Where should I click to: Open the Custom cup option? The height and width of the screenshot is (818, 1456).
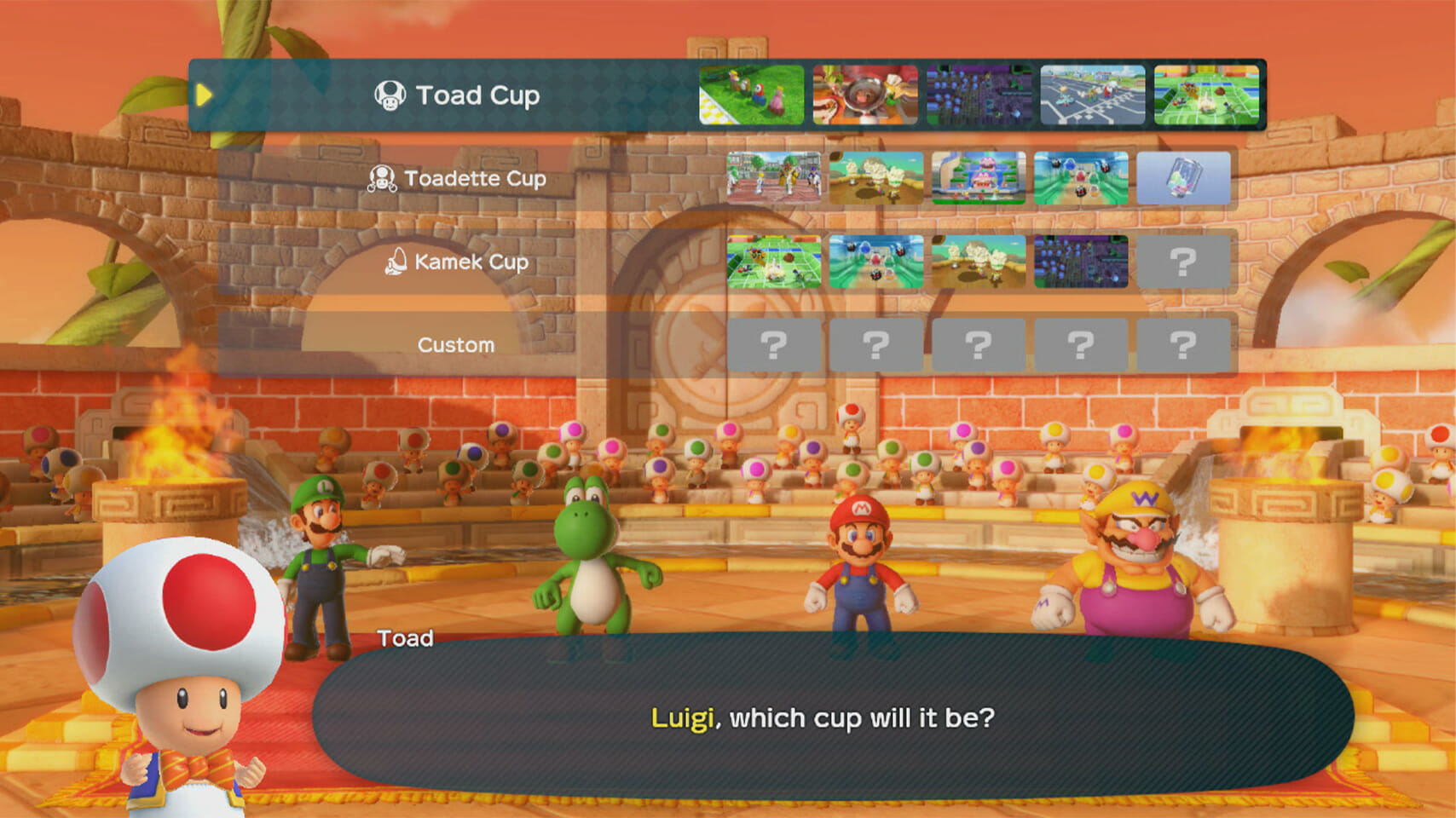456,345
